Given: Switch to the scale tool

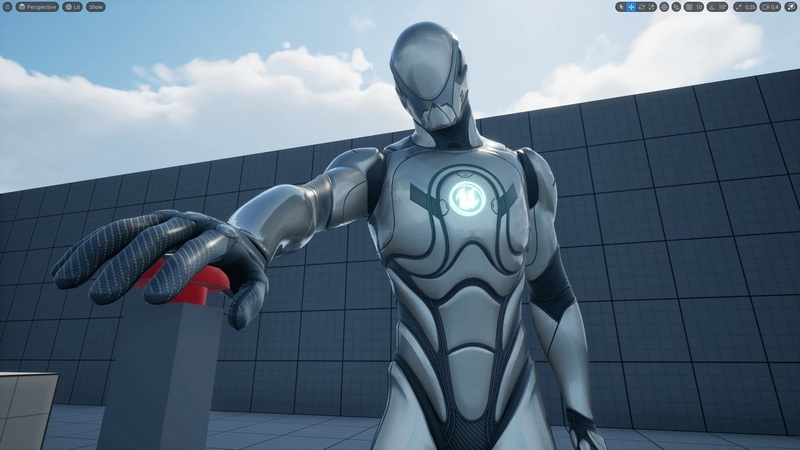Looking at the screenshot, I should click(x=651, y=6).
